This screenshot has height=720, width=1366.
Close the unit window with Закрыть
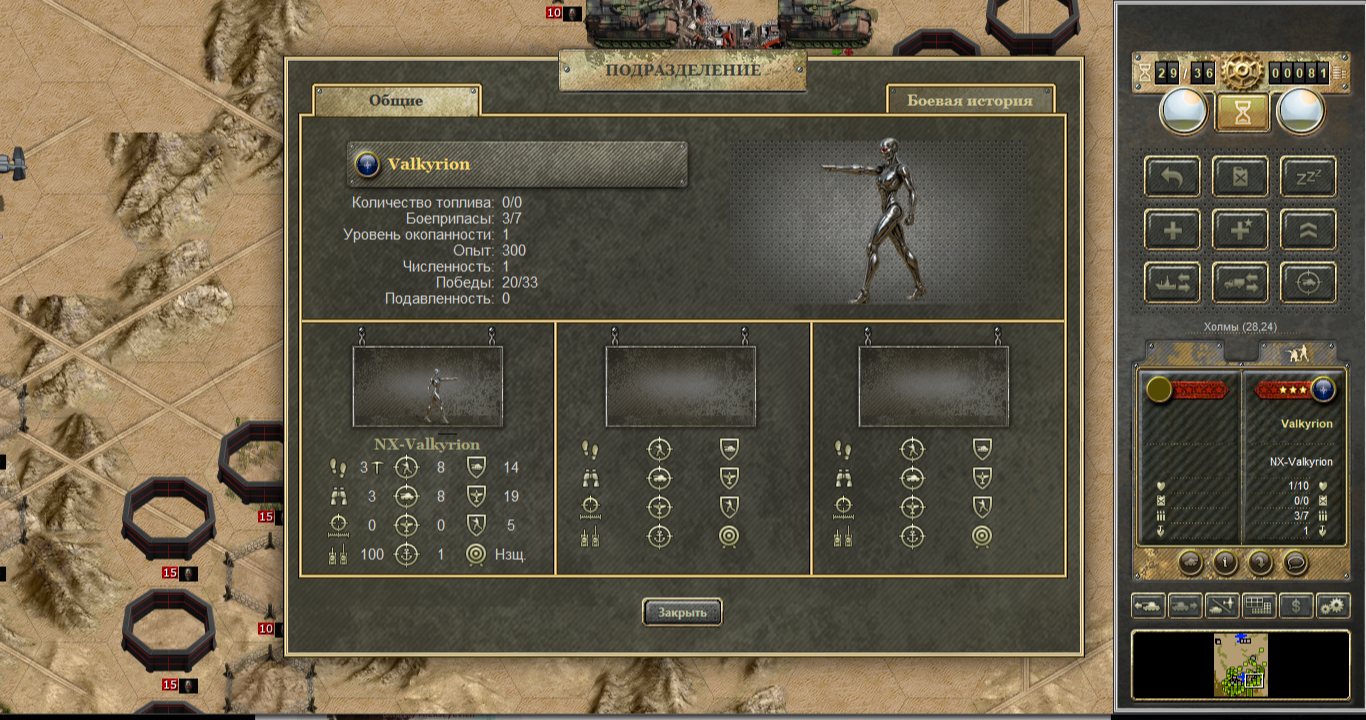point(682,612)
